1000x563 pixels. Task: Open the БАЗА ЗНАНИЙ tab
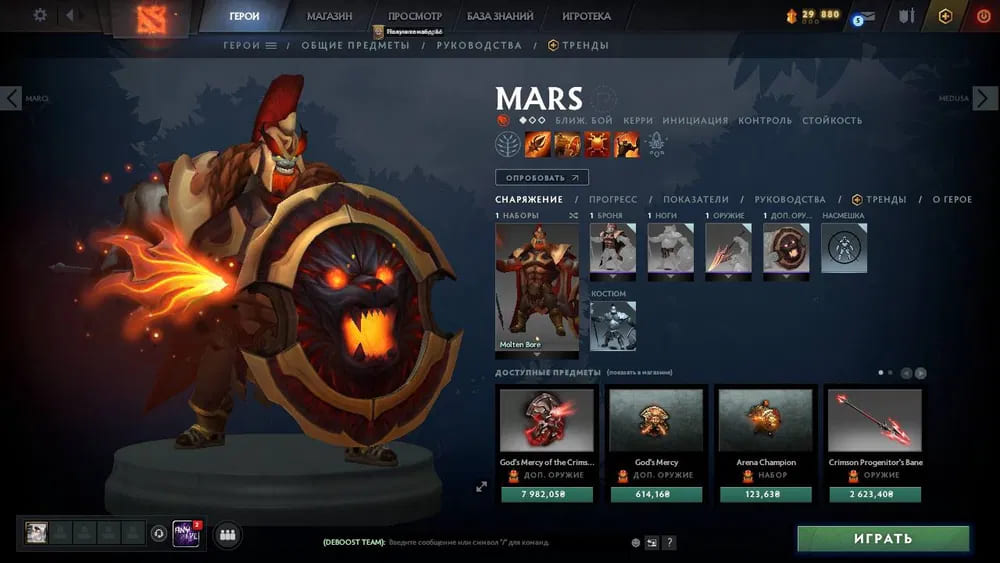500,16
